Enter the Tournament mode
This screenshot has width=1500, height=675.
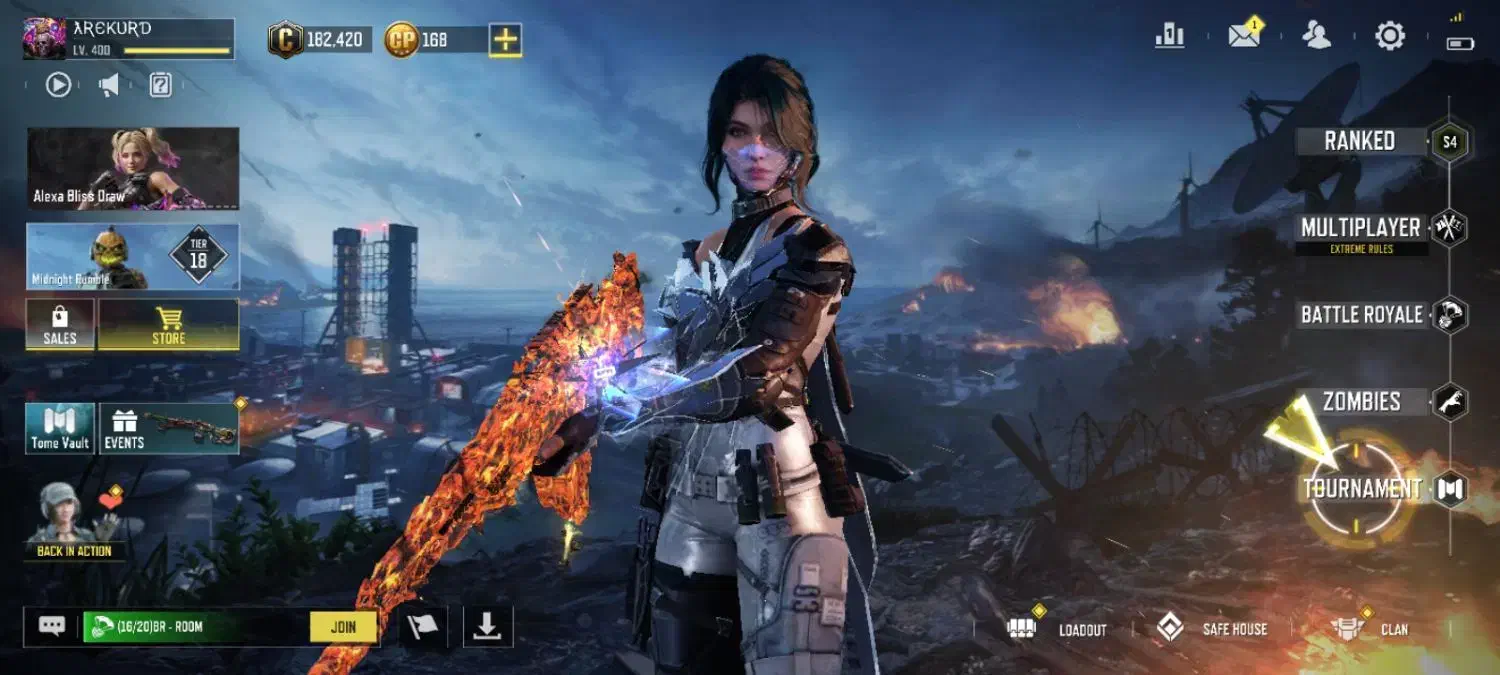pyautogui.click(x=1361, y=489)
